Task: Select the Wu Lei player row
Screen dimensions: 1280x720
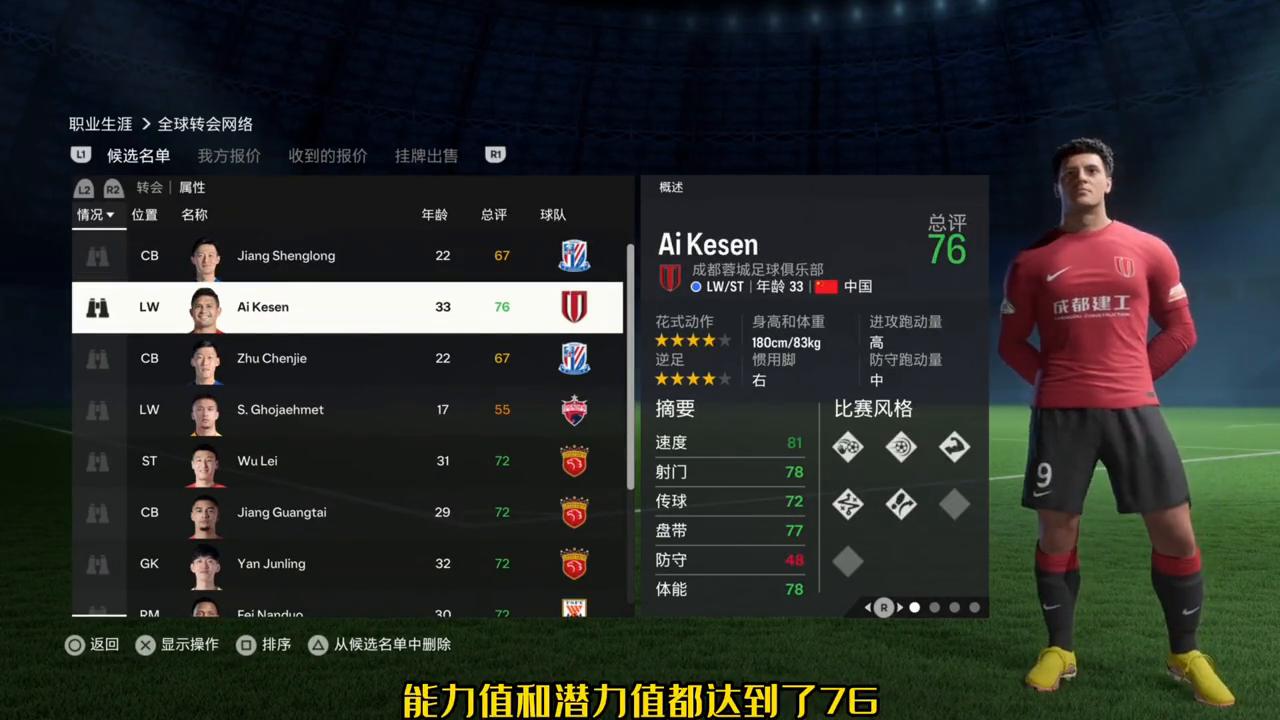Action: pyautogui.click(x=347, y=461)
